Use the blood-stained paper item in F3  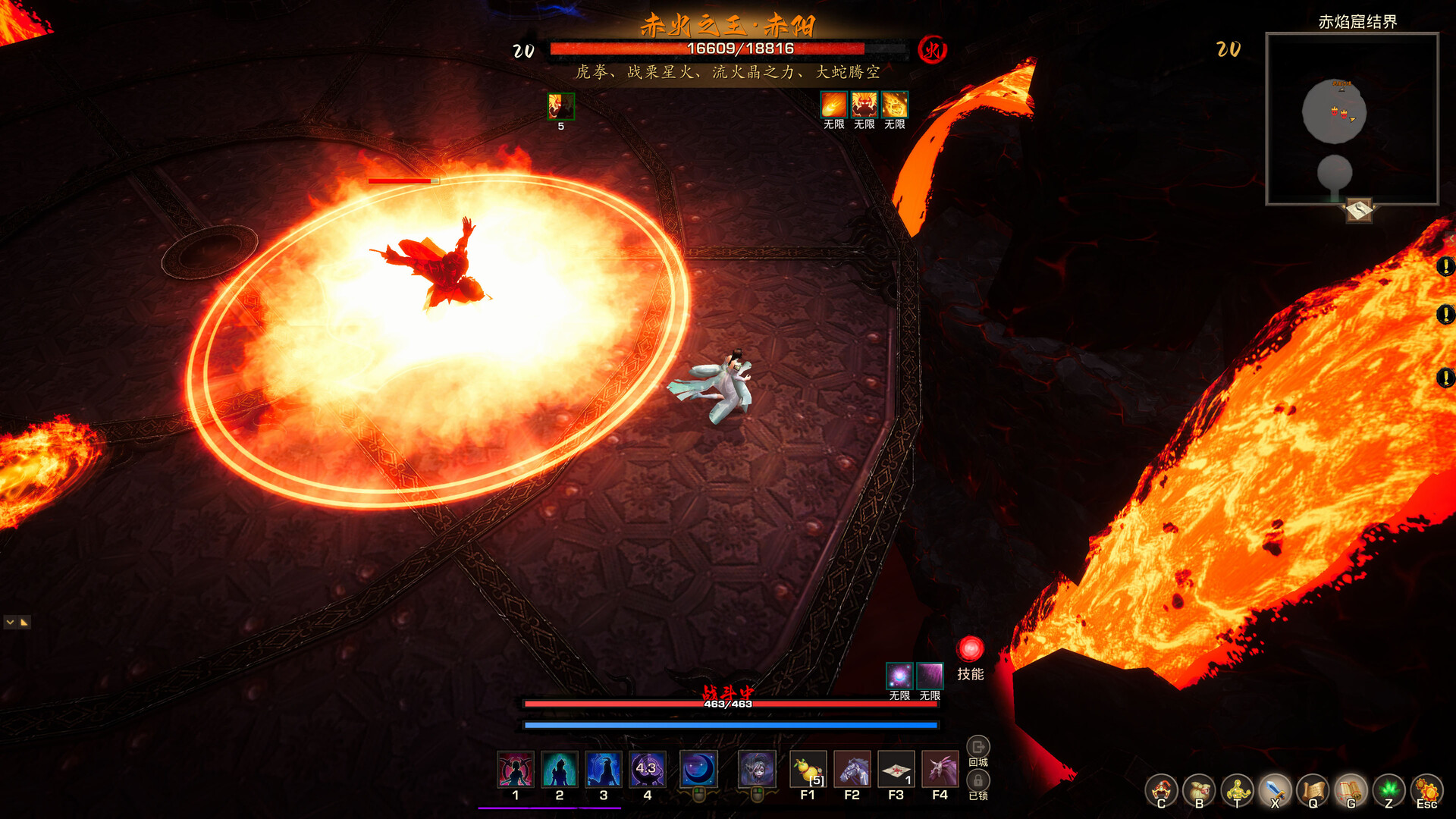pyautogui.click(x=896, y=770)
